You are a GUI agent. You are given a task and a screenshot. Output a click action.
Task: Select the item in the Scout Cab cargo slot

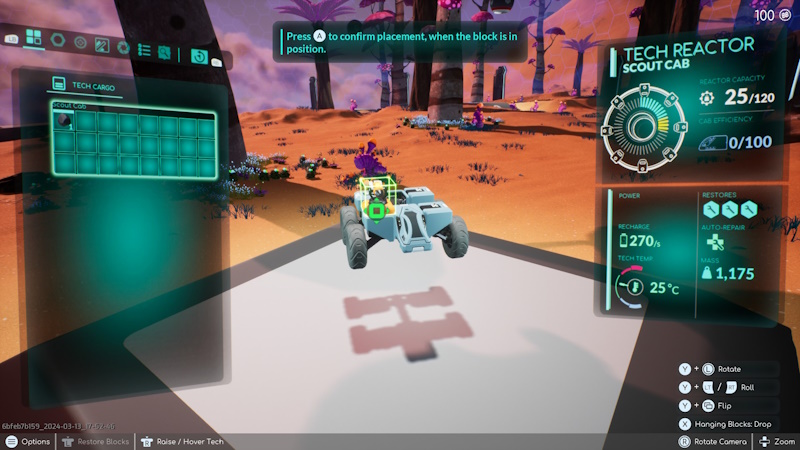[x=64, y=121]
